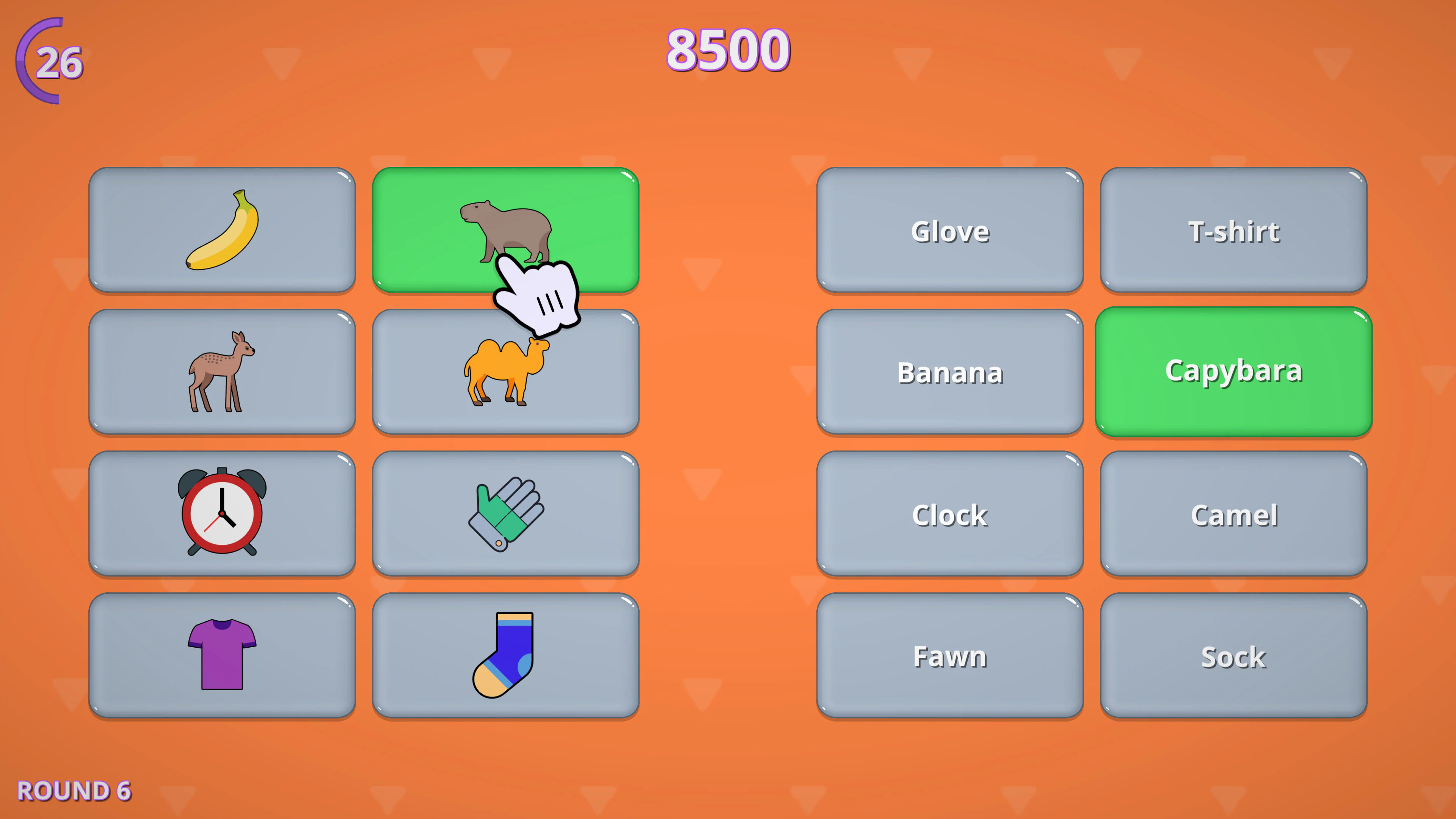The image size is (1456, 819).
Task: Select the fawn picture tile
Action: [x=223, y=371]
